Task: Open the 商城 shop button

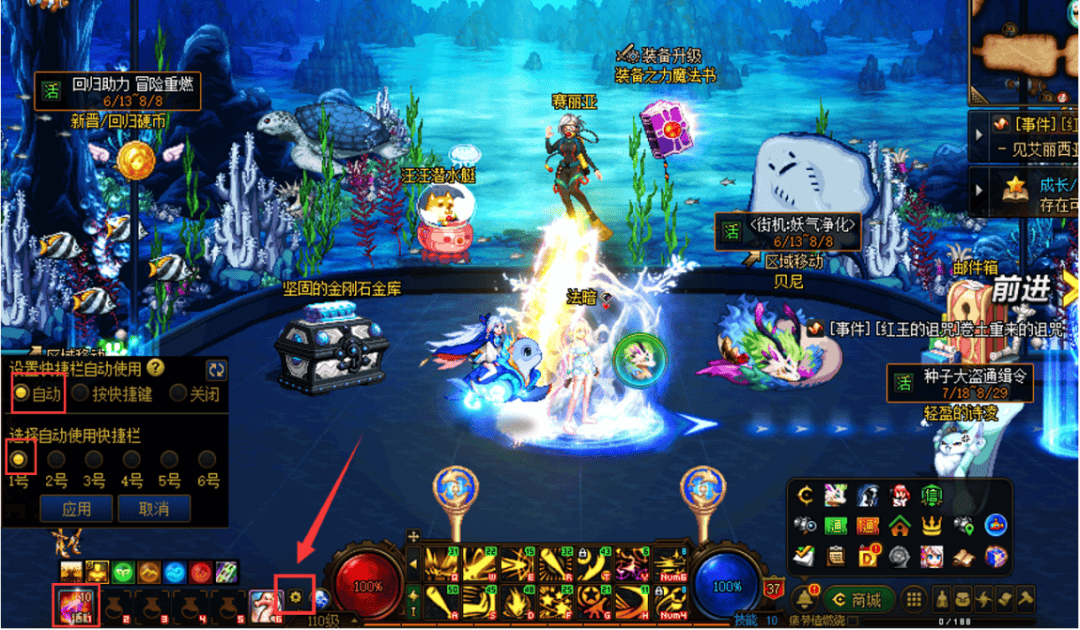Action: [x=859, y=600]
